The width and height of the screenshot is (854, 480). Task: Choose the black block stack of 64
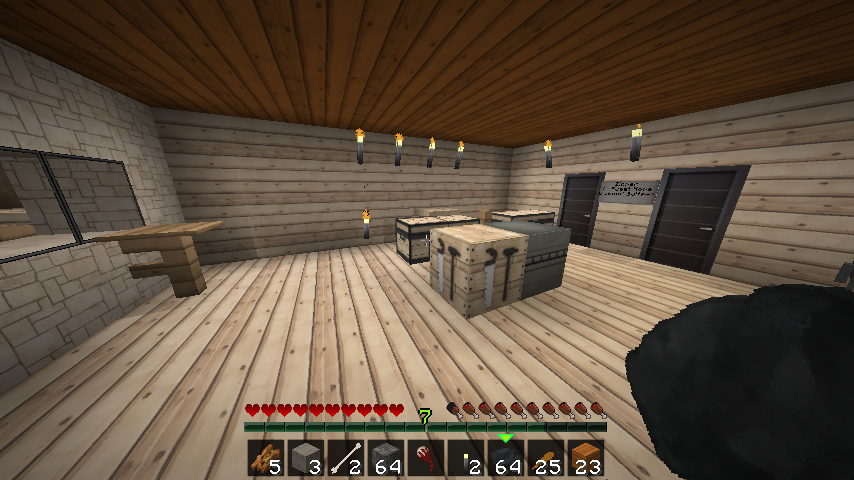click(x=505, y=458)
